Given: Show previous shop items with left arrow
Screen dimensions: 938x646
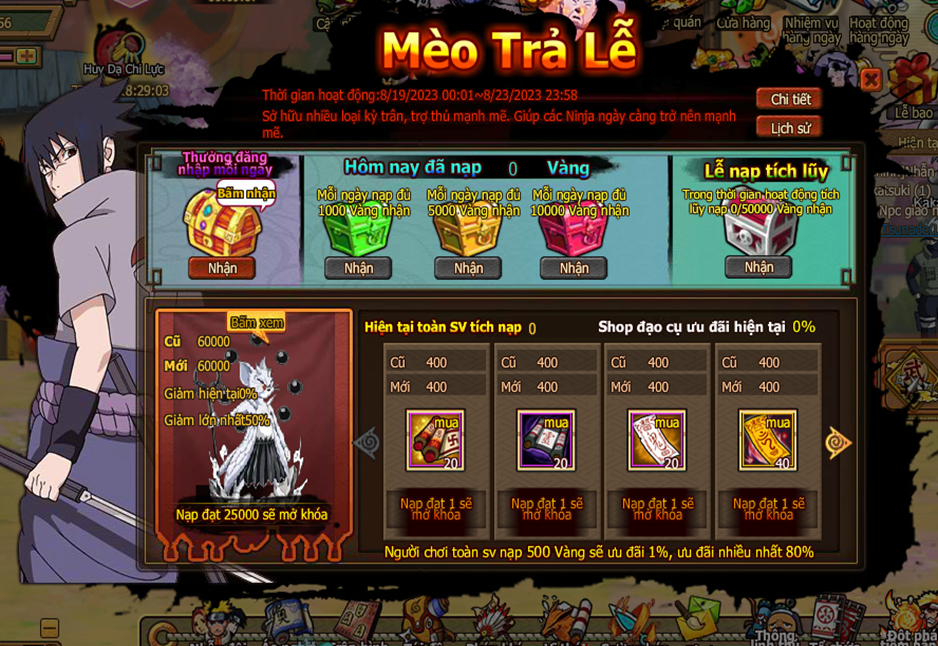Looking at the screenshot, I should [x=367, y=441].
